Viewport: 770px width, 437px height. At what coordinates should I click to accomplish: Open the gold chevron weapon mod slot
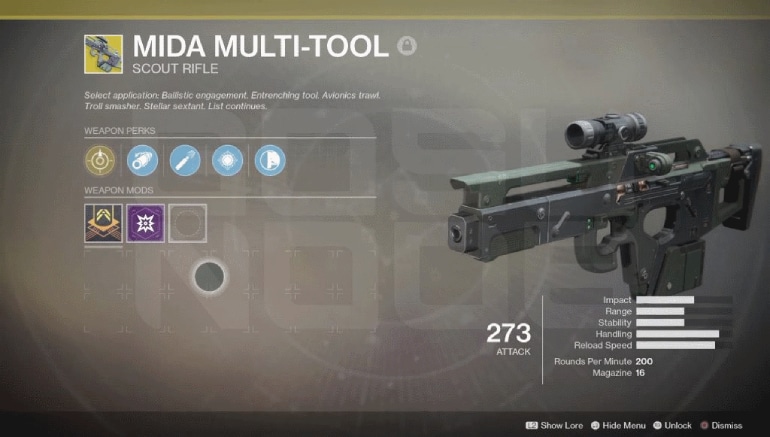pos(103,223)
